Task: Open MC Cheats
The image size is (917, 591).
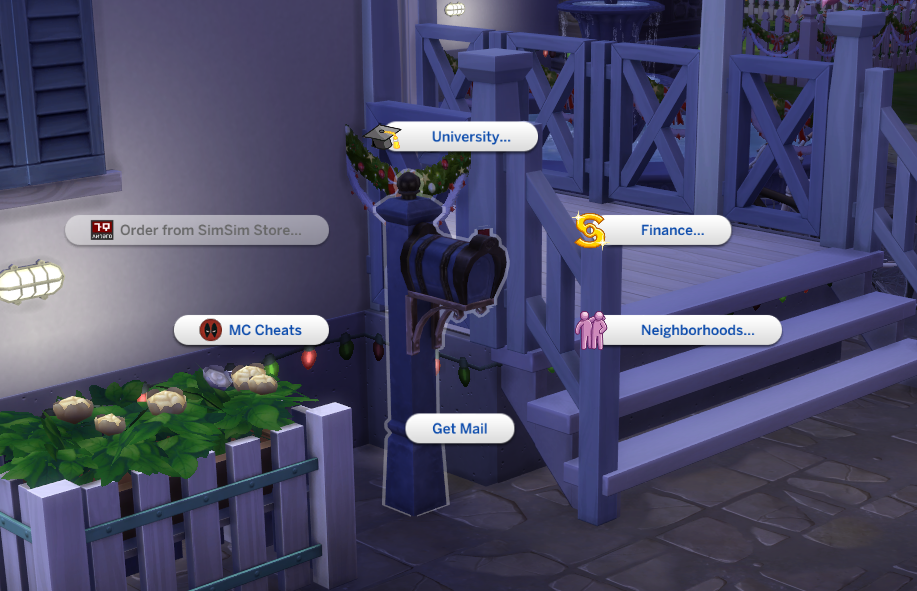Action: pyautogui.click(x=264, y=330)
